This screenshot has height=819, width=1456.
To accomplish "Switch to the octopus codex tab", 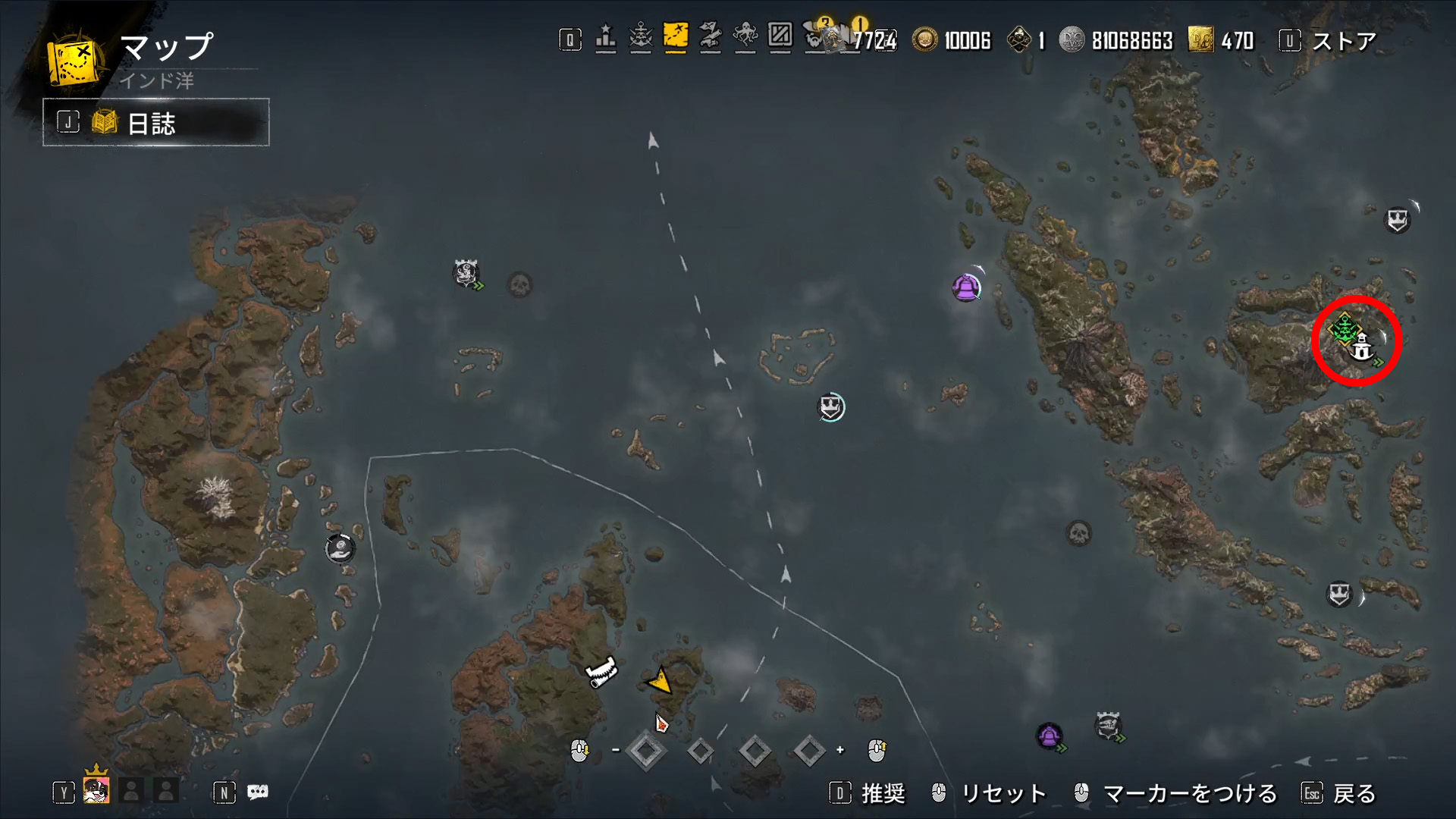I will (745, 37).
